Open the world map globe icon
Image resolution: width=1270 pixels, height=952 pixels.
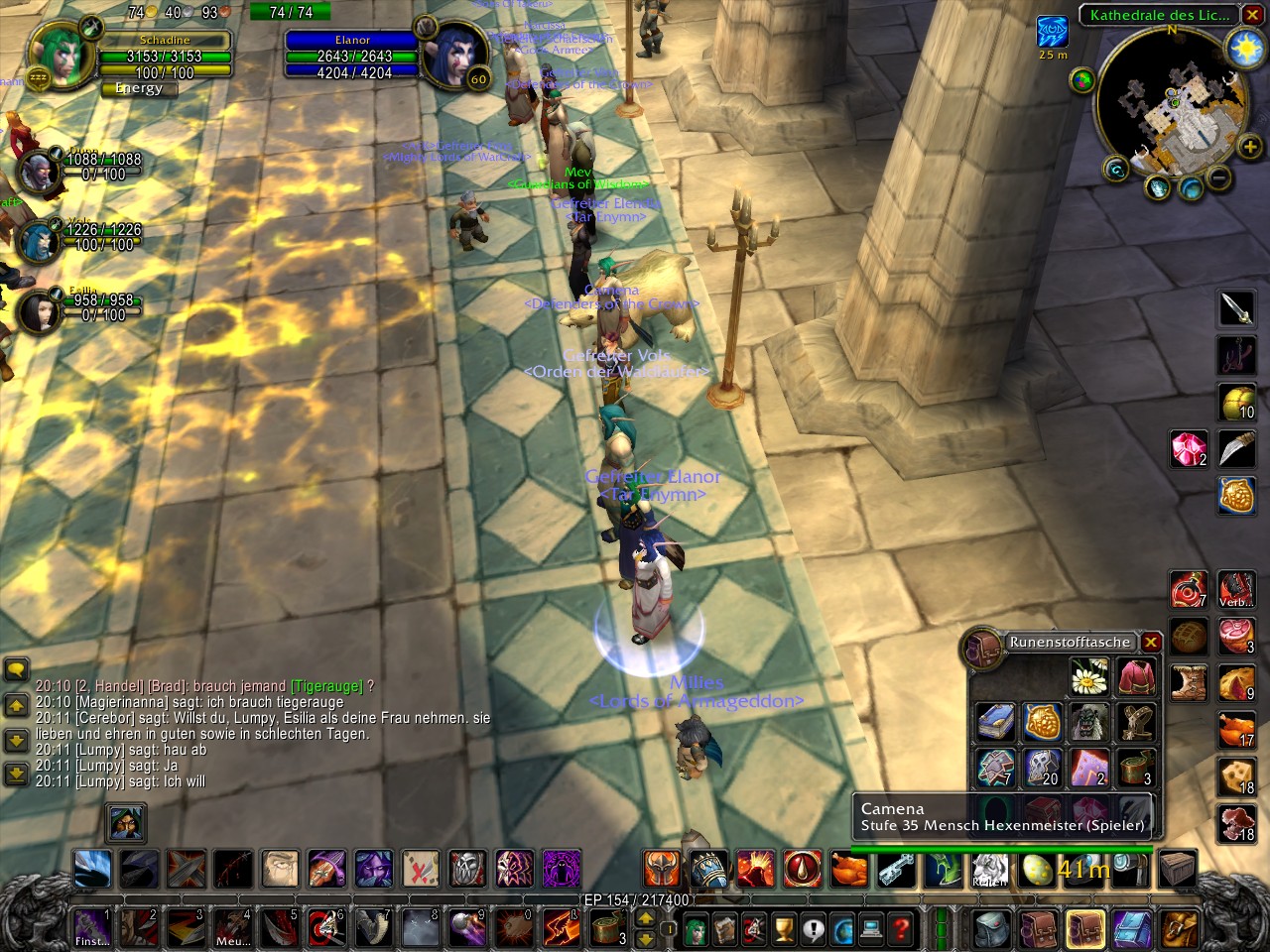pos(843,929)
